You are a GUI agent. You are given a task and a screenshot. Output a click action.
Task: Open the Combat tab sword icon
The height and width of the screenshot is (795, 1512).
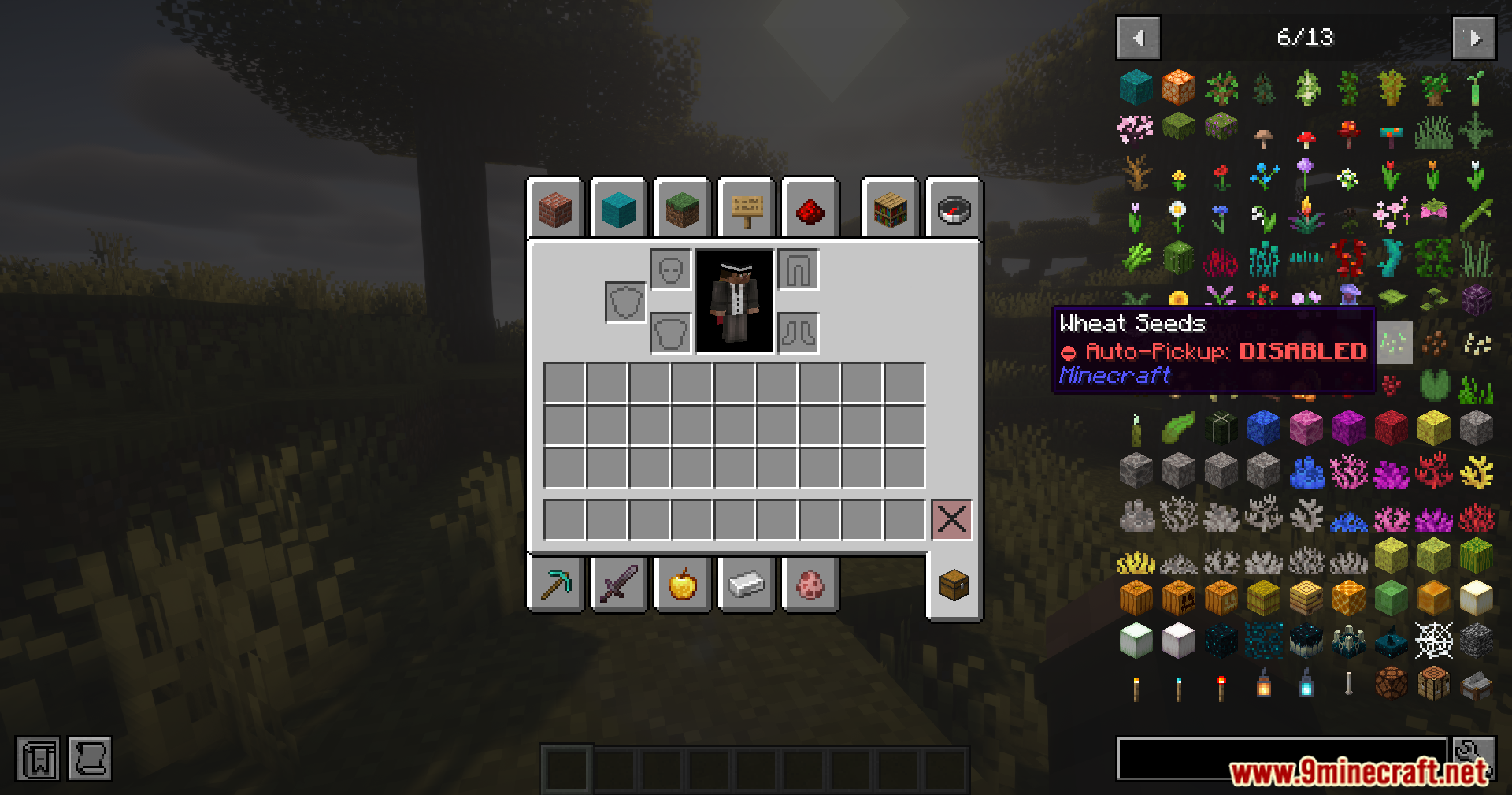(619, 584)
